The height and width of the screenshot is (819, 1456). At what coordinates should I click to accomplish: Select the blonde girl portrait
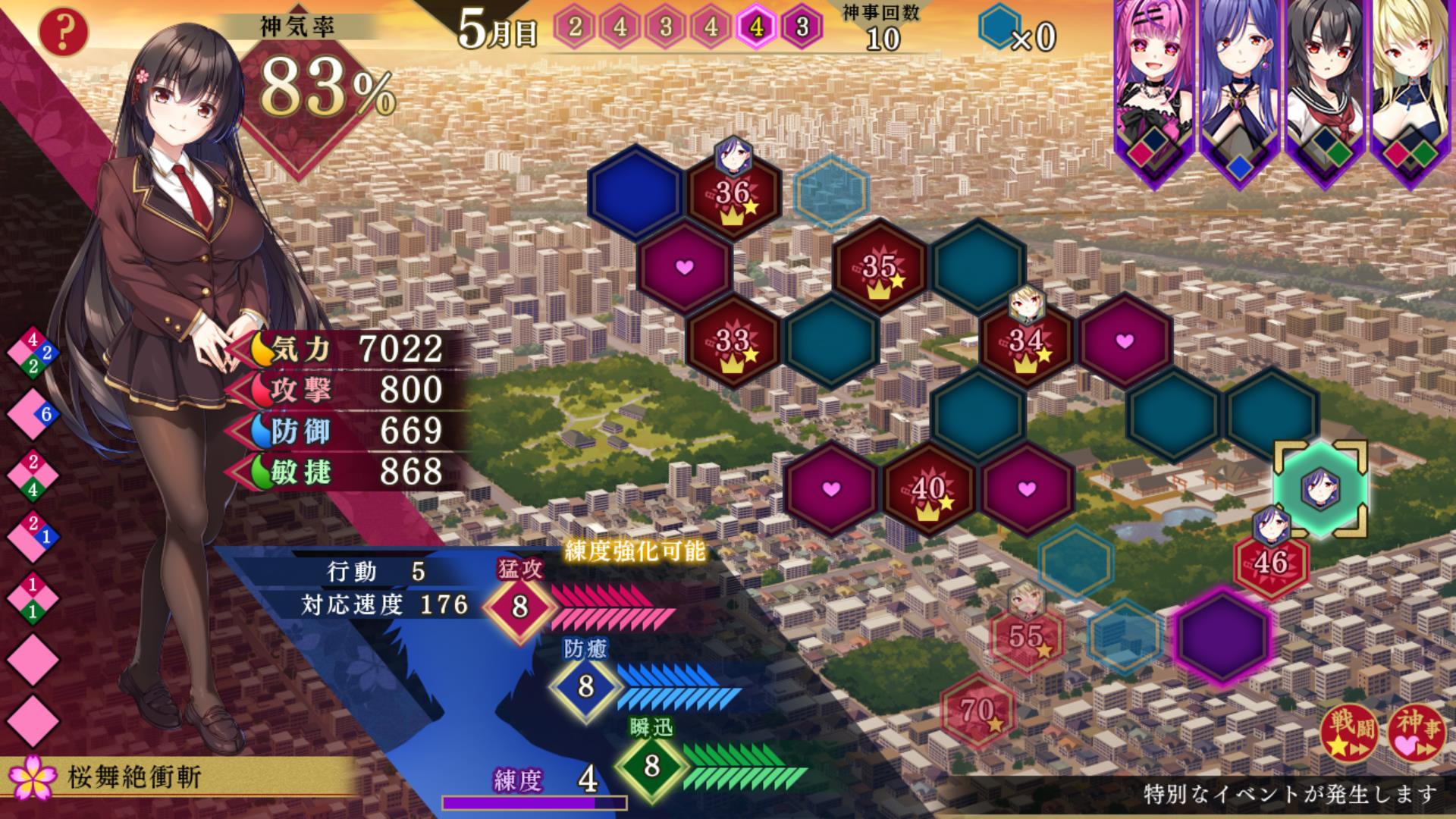(x=1412, y=83)
